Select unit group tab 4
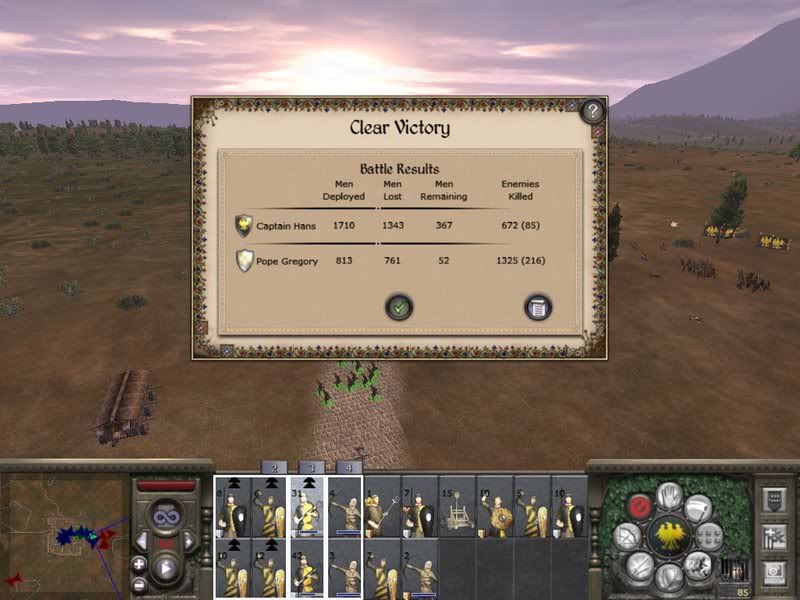The height and width of the screenshot is (600, 800). click(x=348, y=467)
